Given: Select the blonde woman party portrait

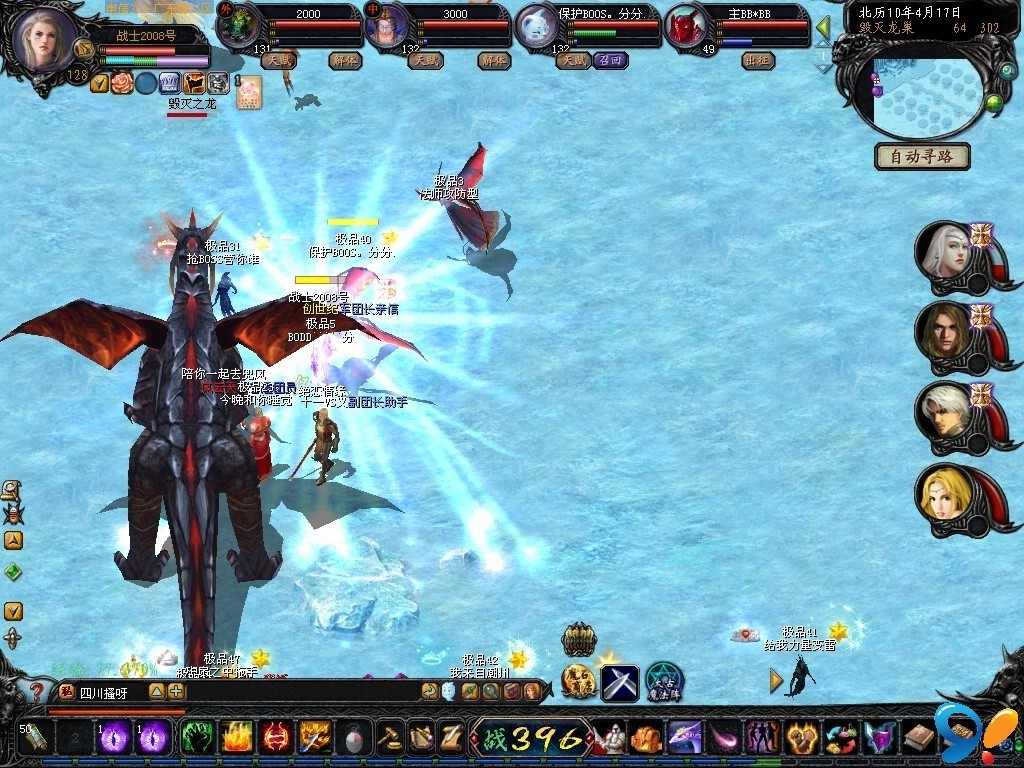Looking at the screenshot, I should click(945, 493).
